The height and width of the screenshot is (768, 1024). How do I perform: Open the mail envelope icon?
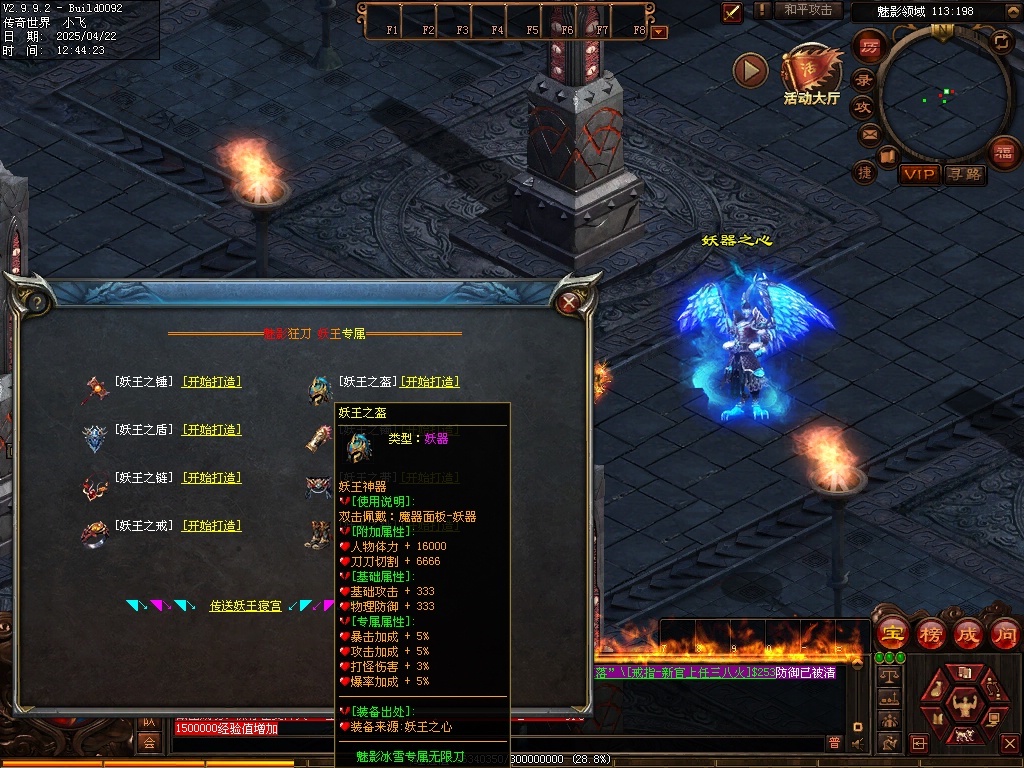(868, 133)
